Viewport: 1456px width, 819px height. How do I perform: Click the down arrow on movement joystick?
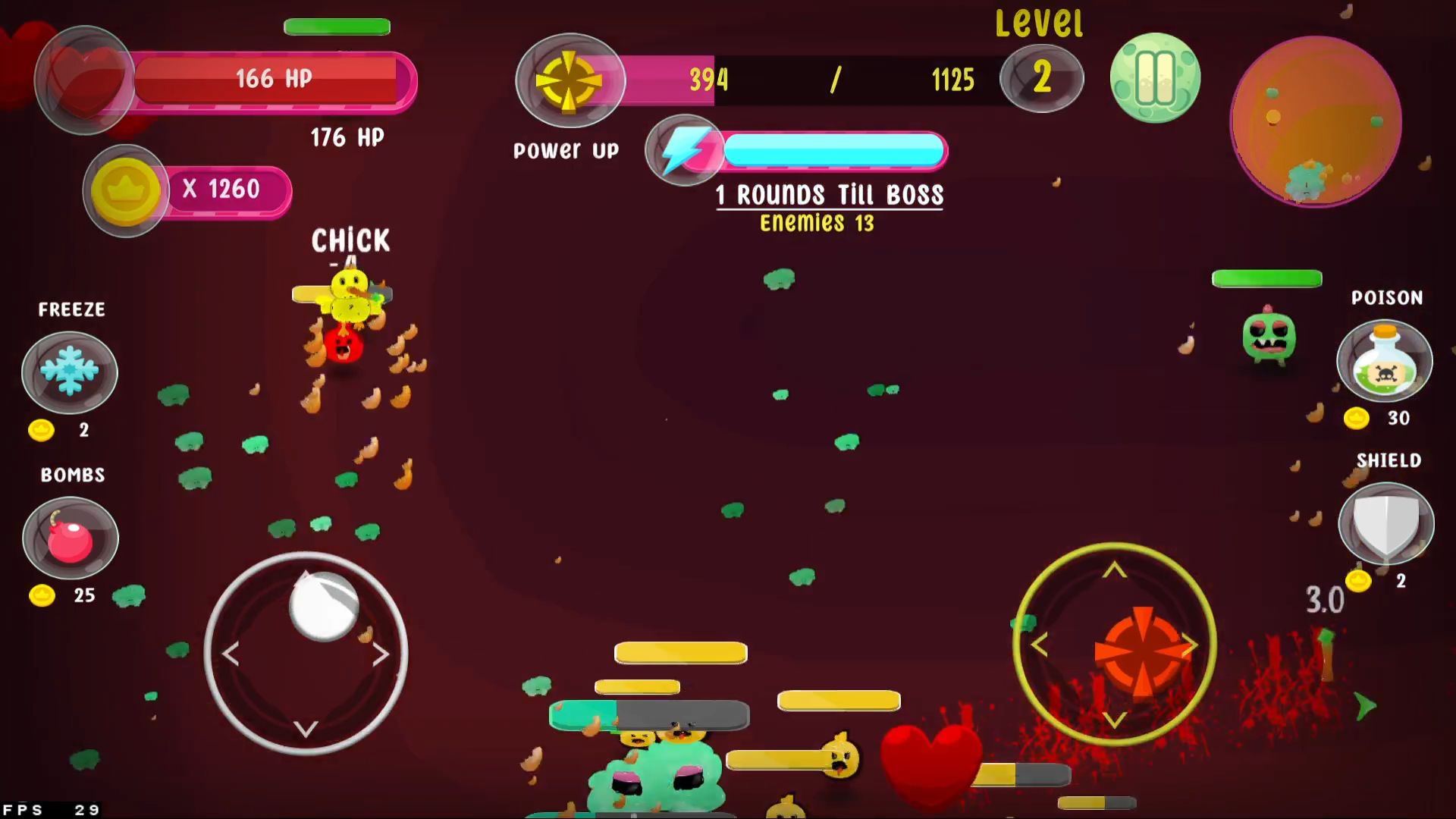(306, 729)
